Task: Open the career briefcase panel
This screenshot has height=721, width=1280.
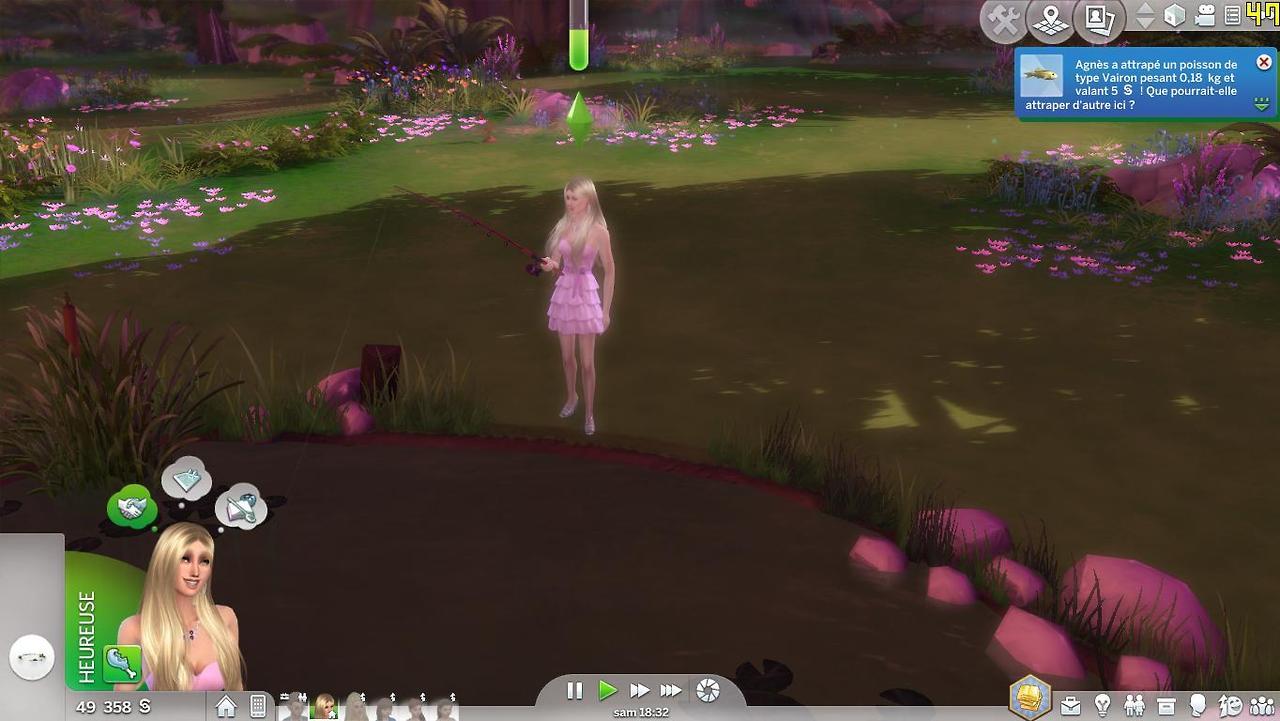Action: pos(1070,706)
